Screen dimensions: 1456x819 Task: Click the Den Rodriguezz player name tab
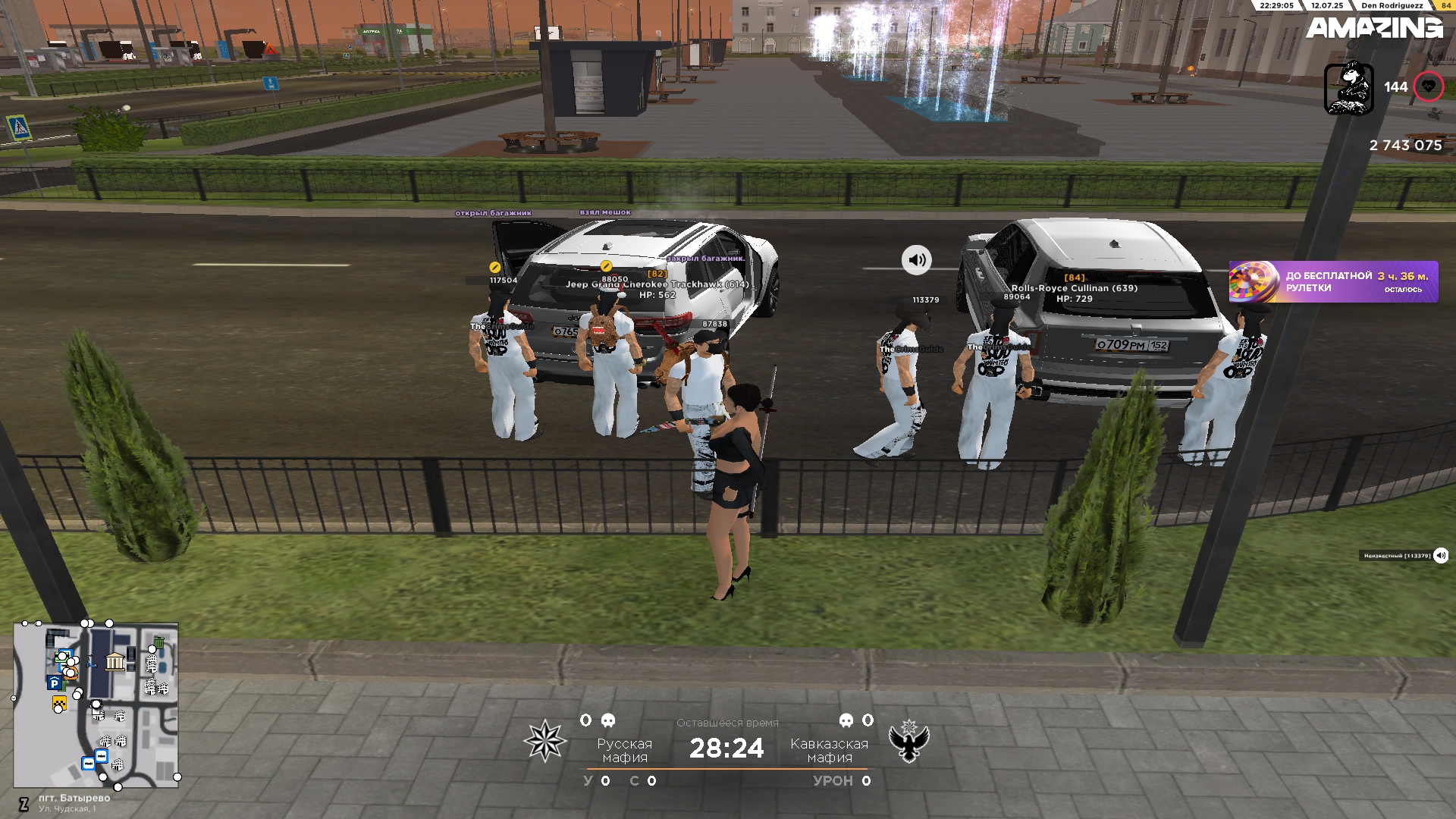(x=1392, y=5)
